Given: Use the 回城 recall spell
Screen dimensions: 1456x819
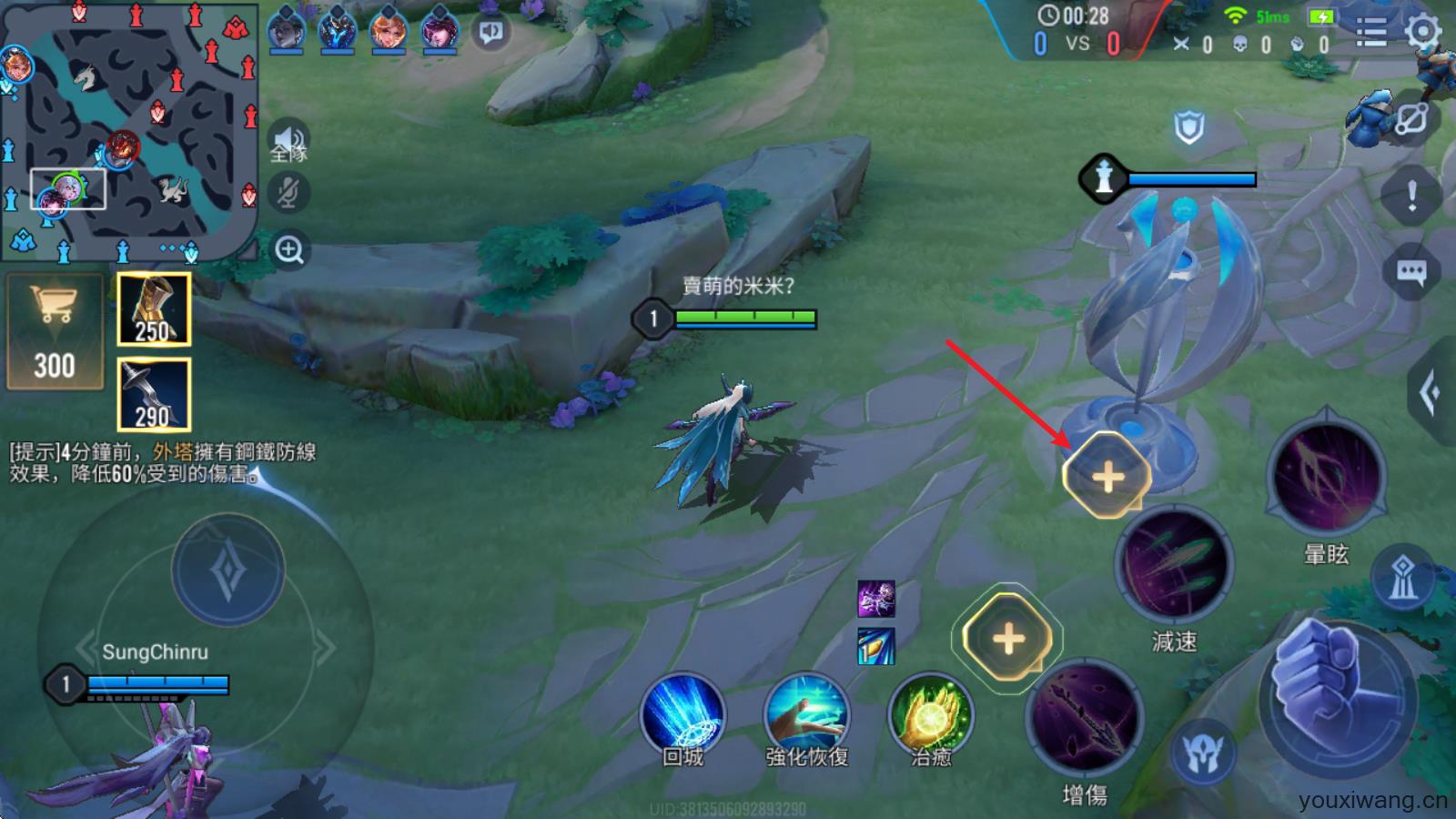Looking at the screenshot, I should coord(682,716).
